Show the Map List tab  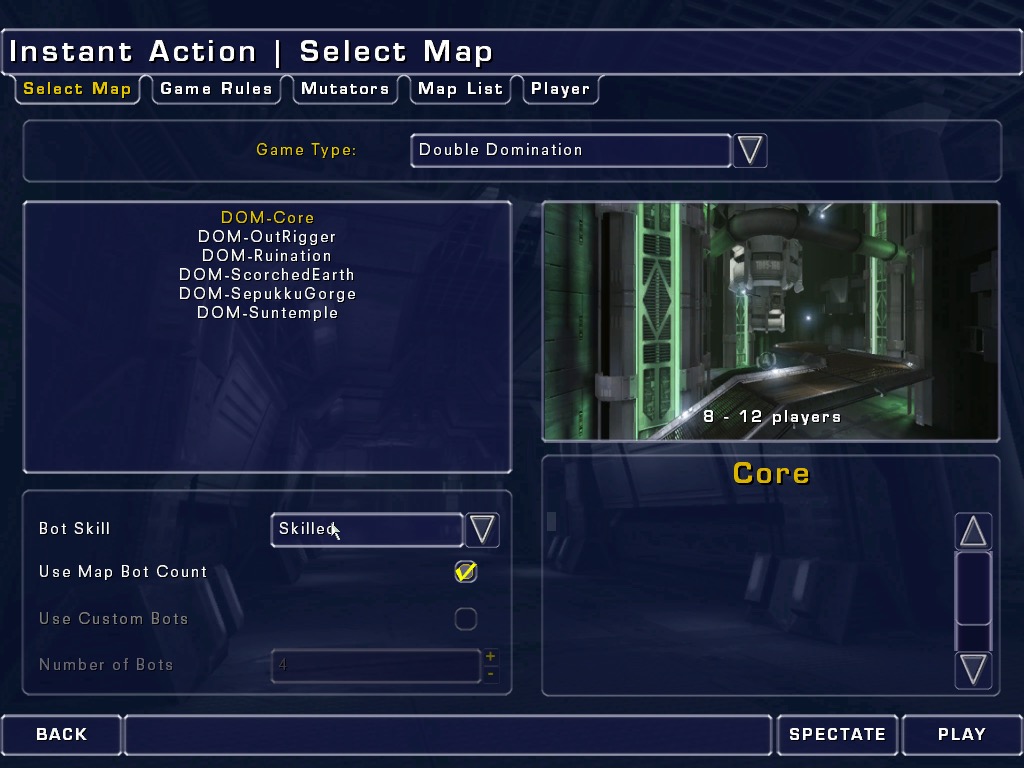460,89
